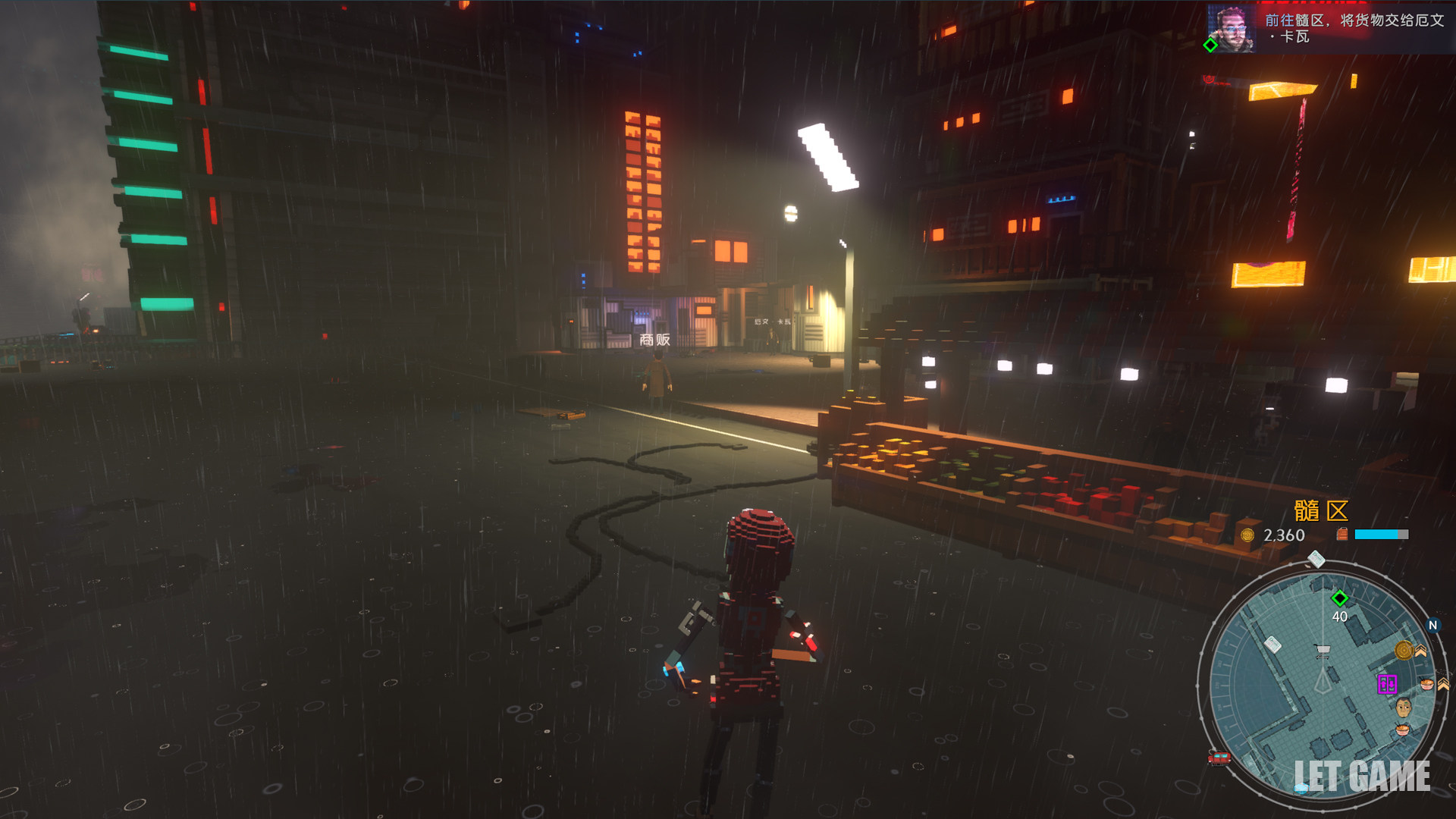Select the green diamond objective marker on minimap

point(1340,598)
